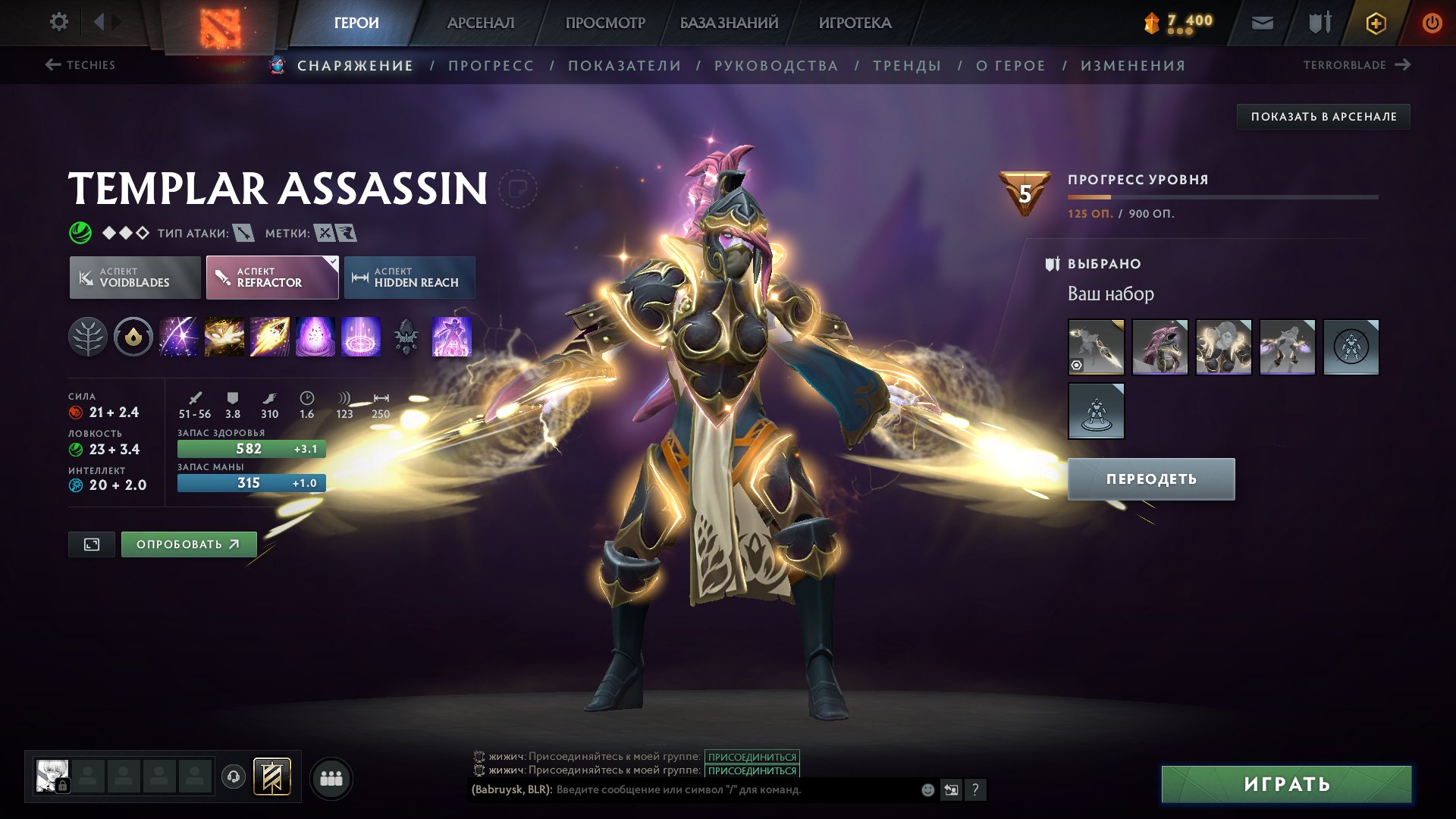The height and width of the screenshot is (819, 1456).
Task: Select the facet icon beside talents
Action: pyautogui.click(x=134, y=337)
